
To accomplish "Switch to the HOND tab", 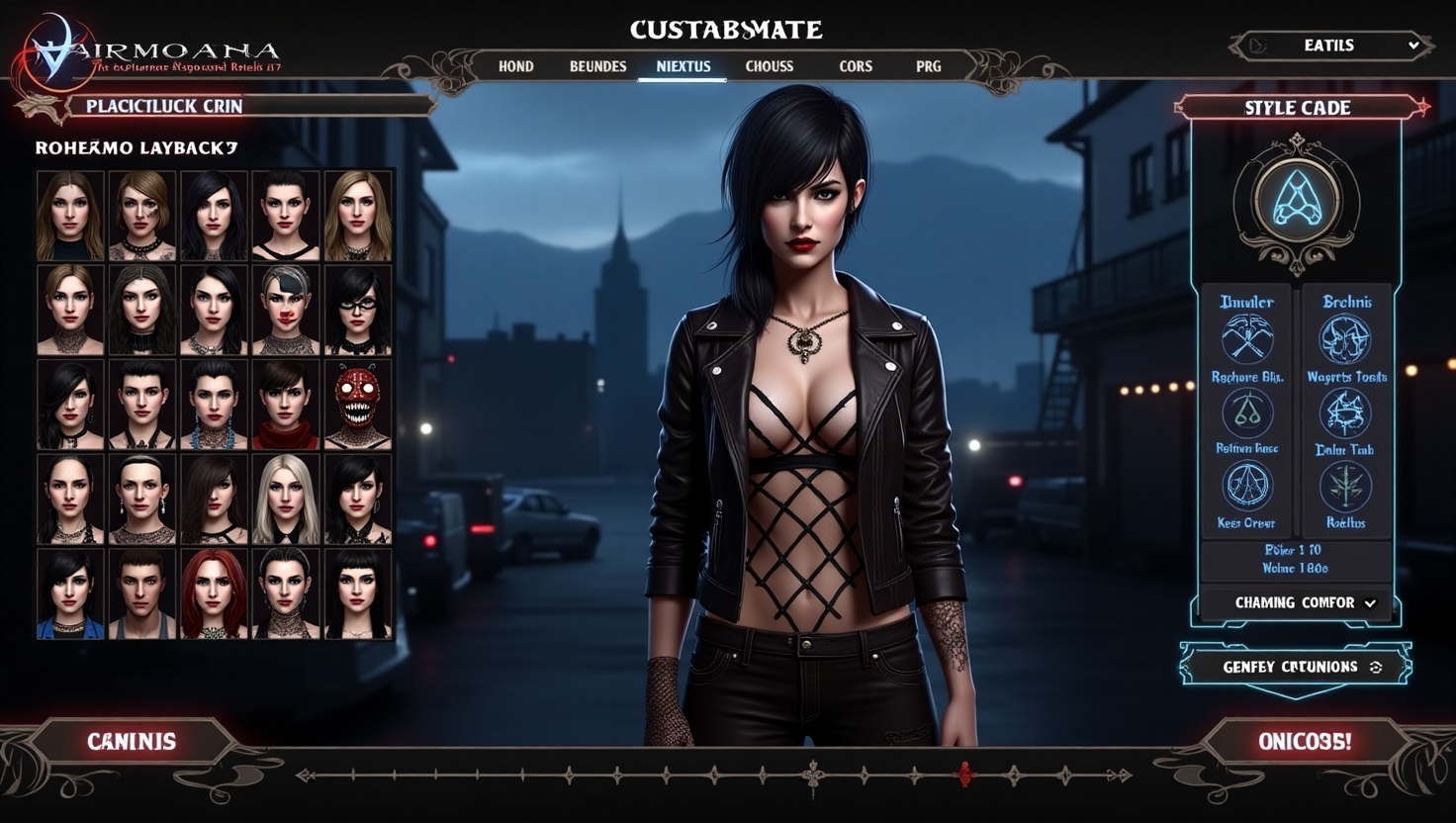I will 515,66.
